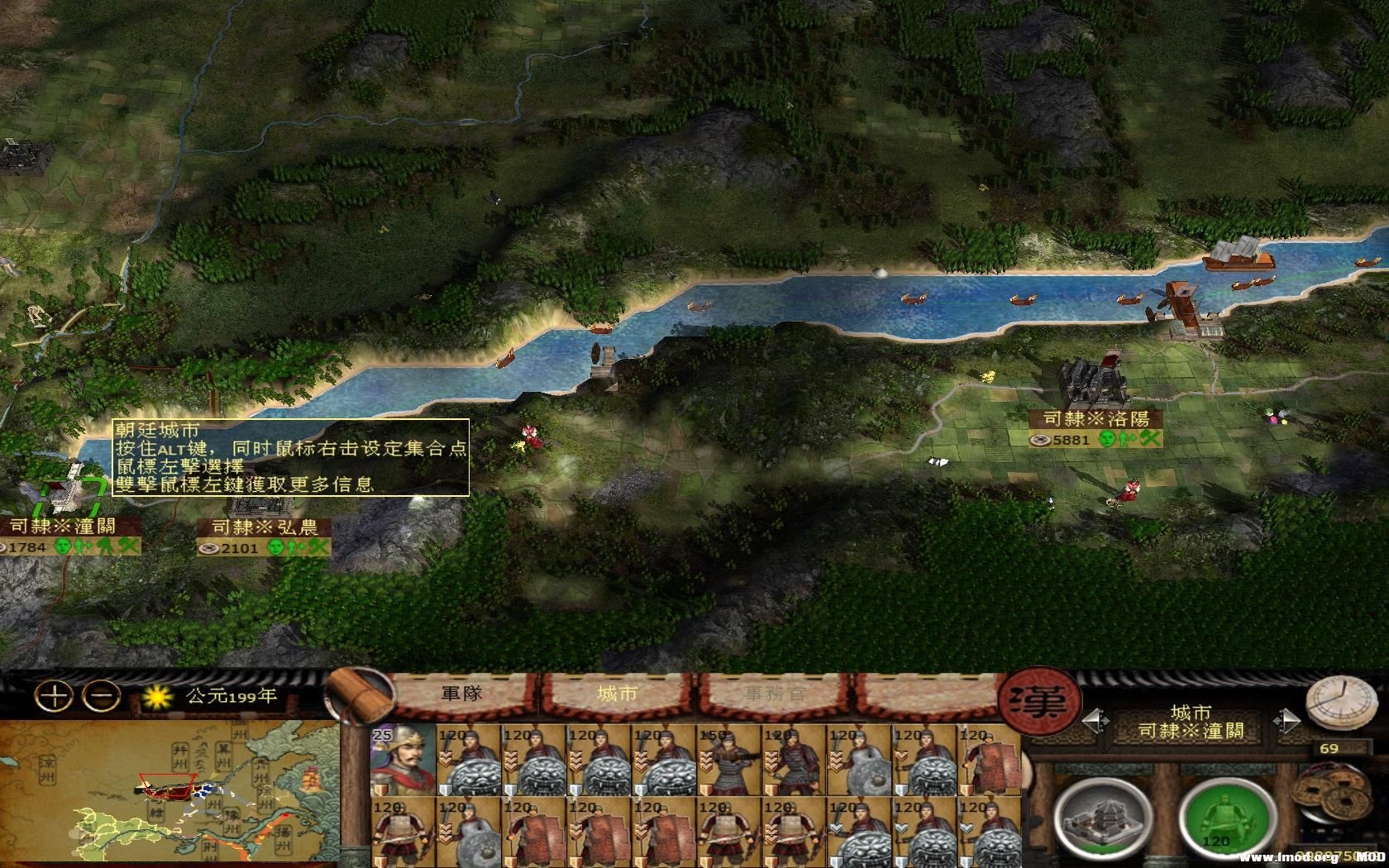Screen dimensions: 1389x868
Task: Zoom in the minimap with the plus button
Action: pyautogui.click(x=55, y=695)
